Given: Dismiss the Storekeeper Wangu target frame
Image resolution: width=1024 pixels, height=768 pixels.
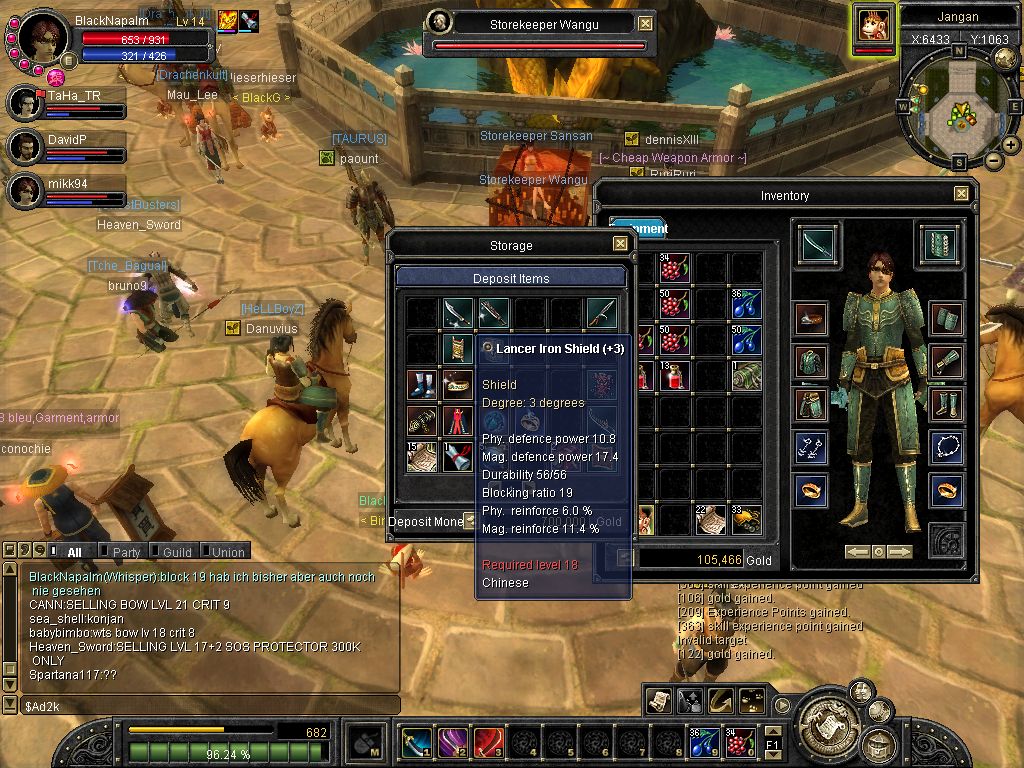Looking at the screenshot, I should [x=645, y=23].
